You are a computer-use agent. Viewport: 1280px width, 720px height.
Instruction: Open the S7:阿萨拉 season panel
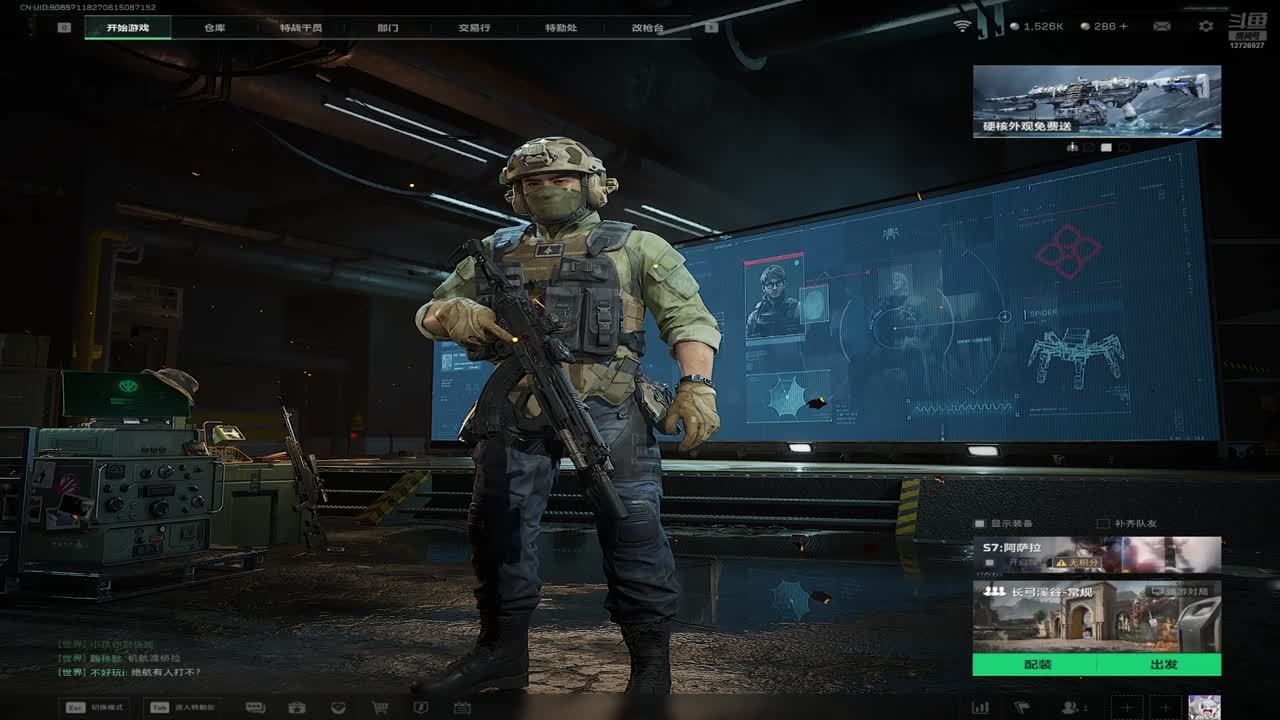(x=1096, y=555)
